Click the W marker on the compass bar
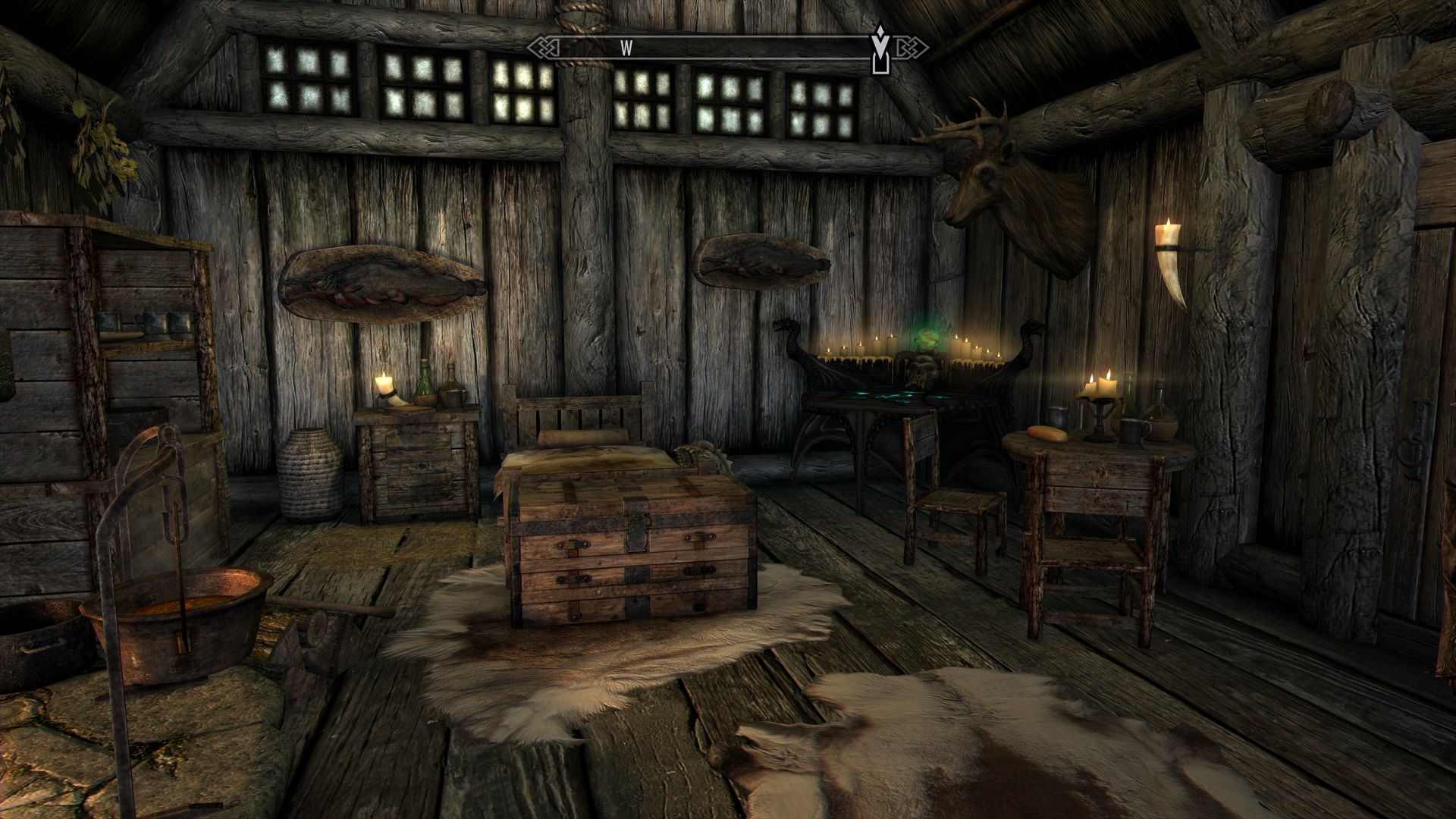 coord(626,47)
